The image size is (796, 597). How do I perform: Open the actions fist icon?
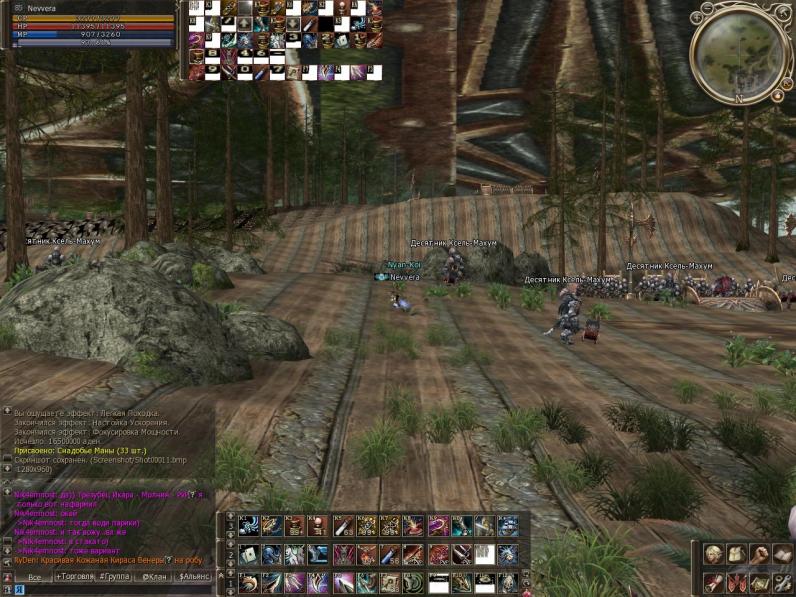click(760, 553)
